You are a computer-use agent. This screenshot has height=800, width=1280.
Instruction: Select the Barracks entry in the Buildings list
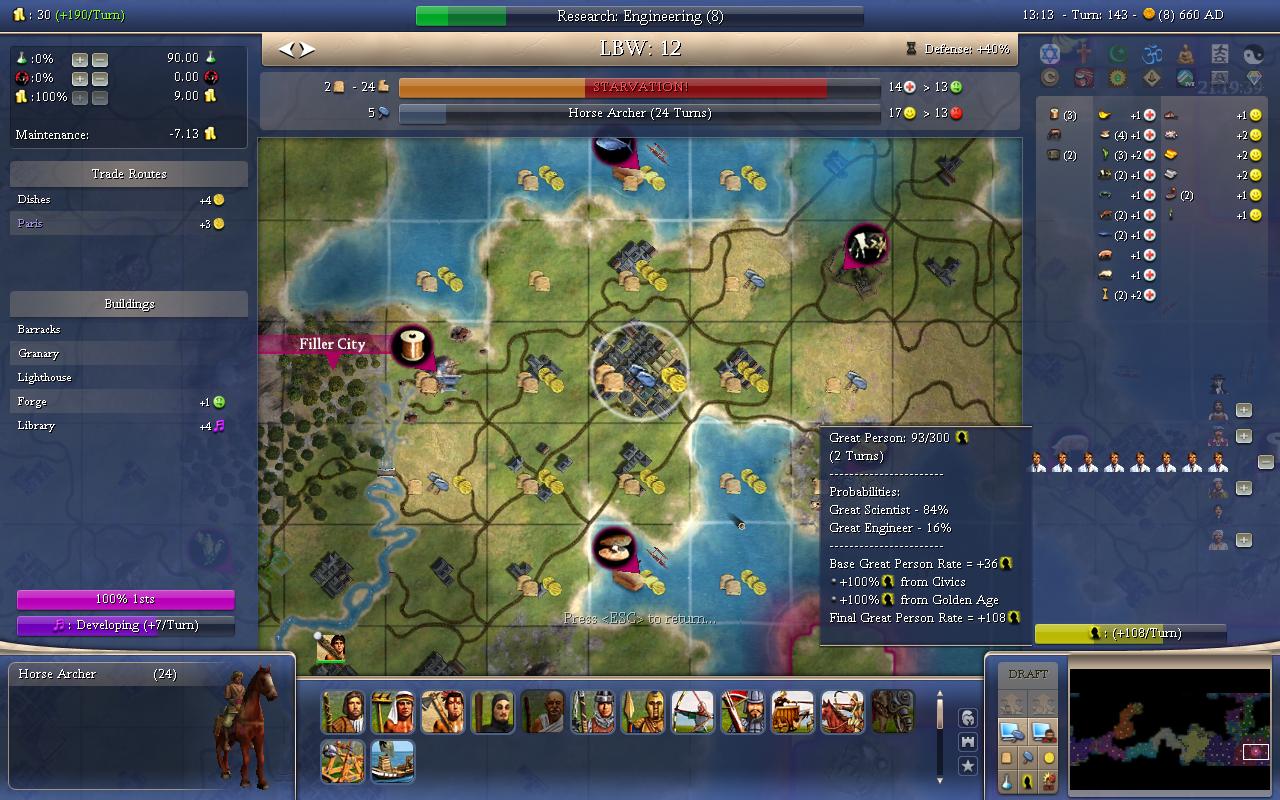(129, 330)
